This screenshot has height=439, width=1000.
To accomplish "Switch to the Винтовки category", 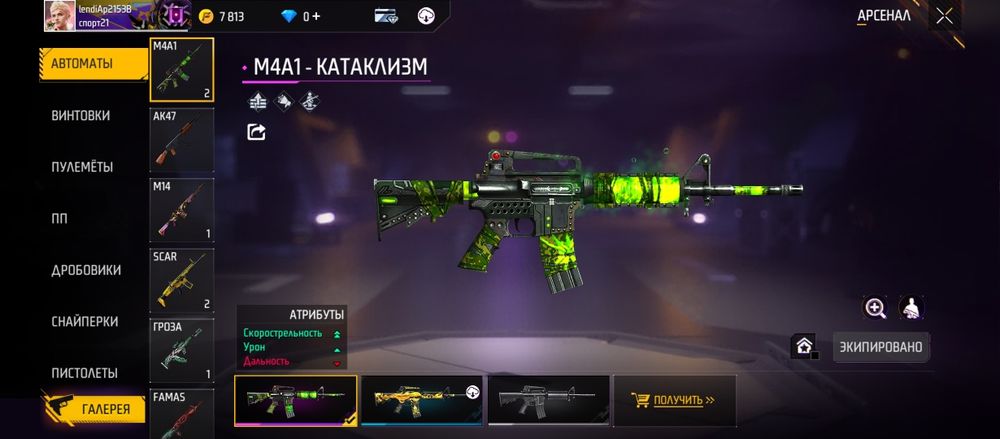I will [81, 115].
